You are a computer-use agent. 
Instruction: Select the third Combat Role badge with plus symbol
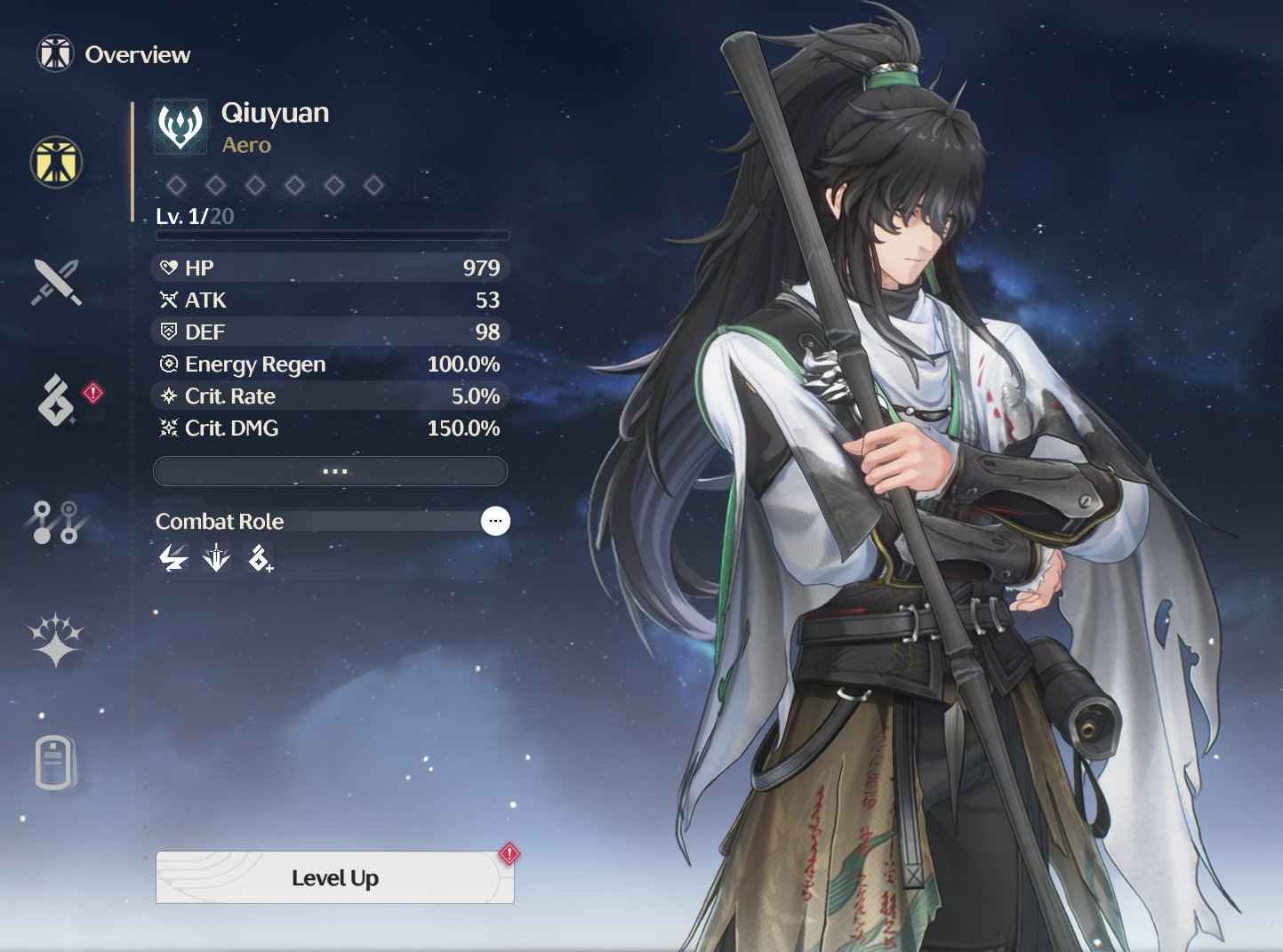[259, 559]
